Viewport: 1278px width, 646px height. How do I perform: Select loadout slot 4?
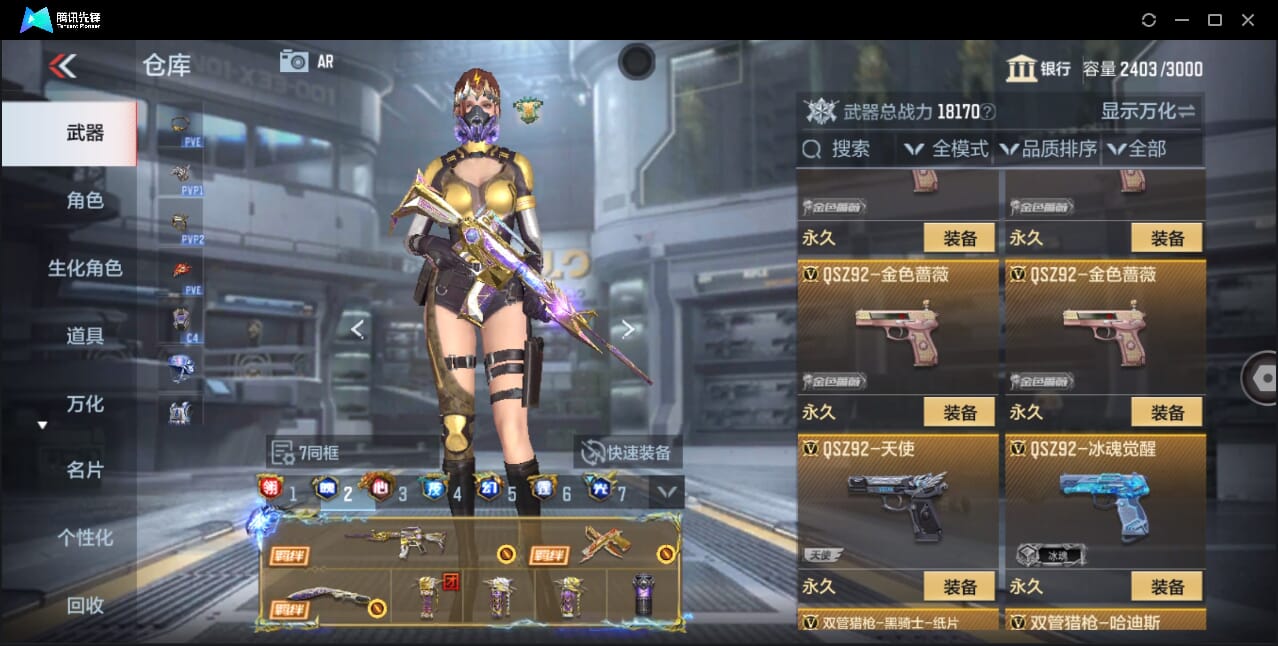pos(444,491)
